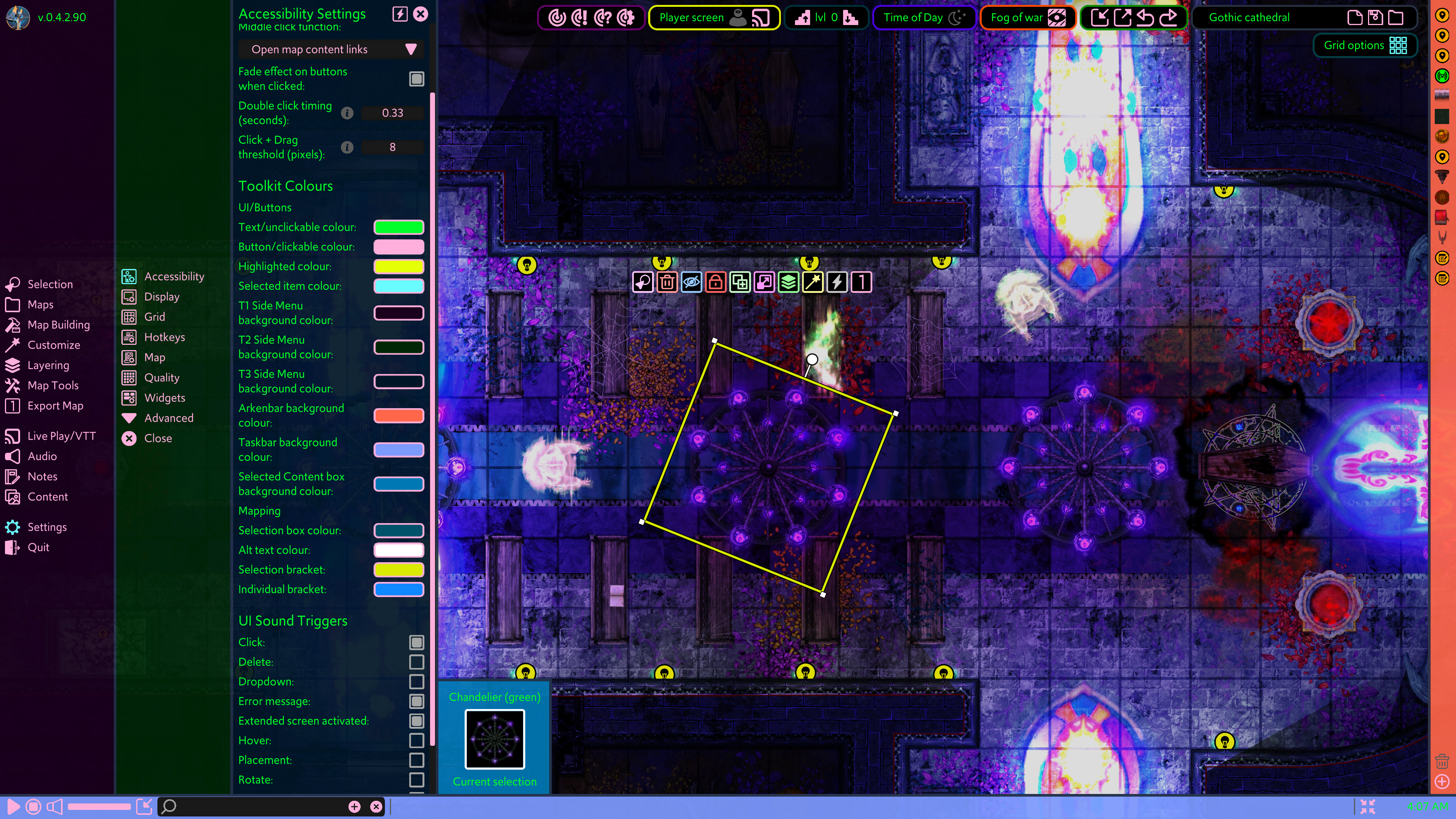Toggle fade effect on buttons checkbox
Viewport: 1456px width, 819px height.
tap(416, 79)
